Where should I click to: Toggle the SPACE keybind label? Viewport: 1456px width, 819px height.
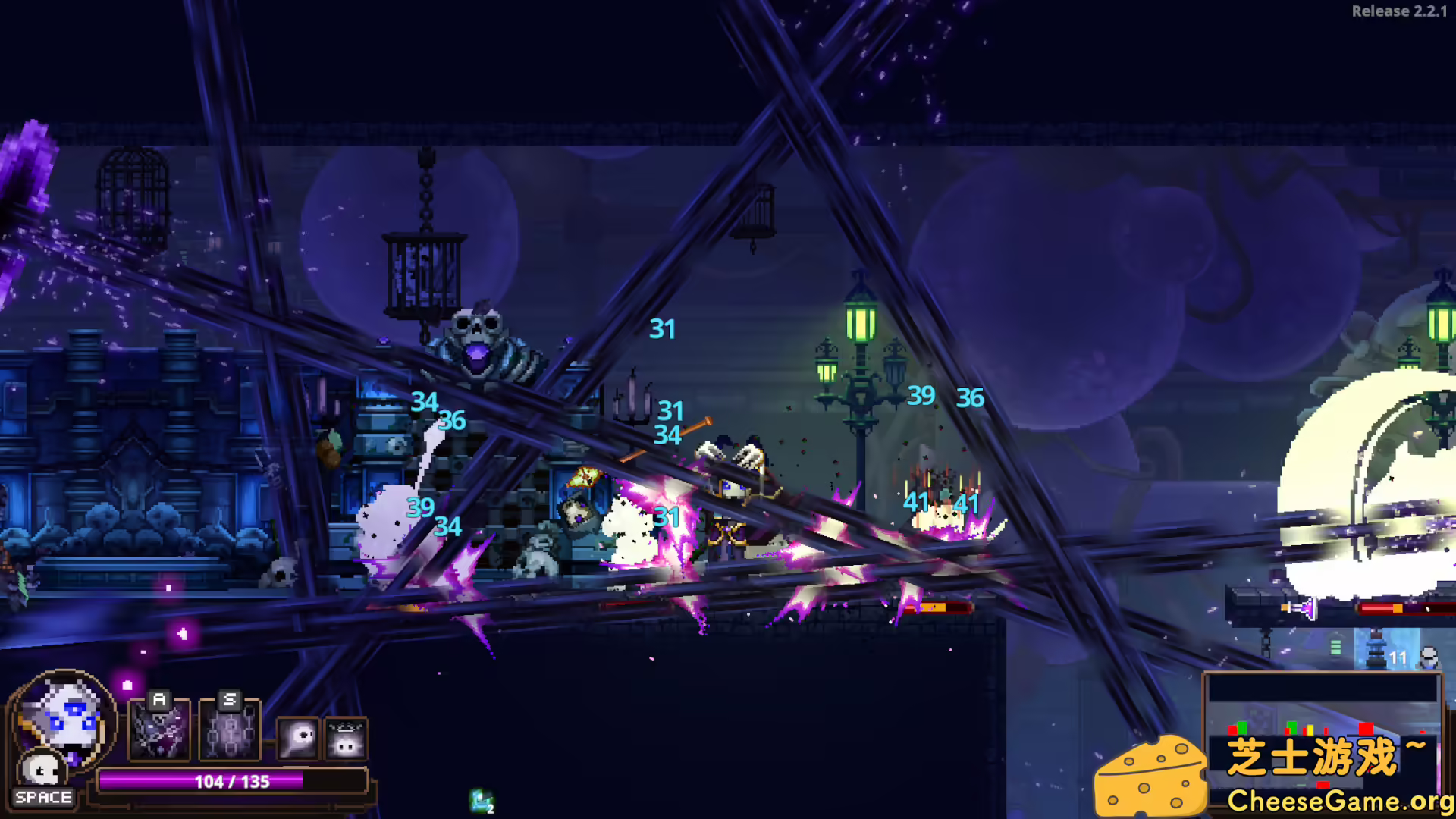44,797
